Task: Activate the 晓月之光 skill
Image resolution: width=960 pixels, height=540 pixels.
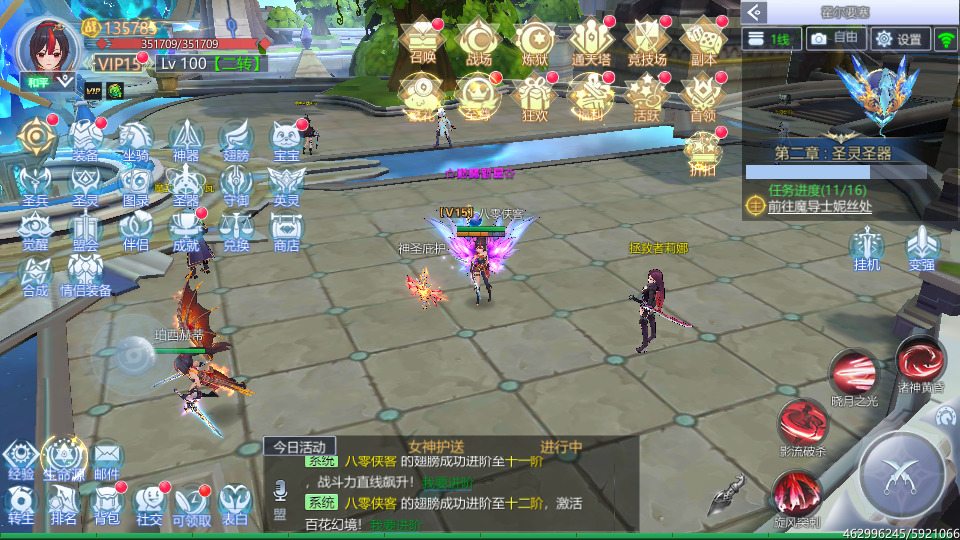Action: [853, 376]
